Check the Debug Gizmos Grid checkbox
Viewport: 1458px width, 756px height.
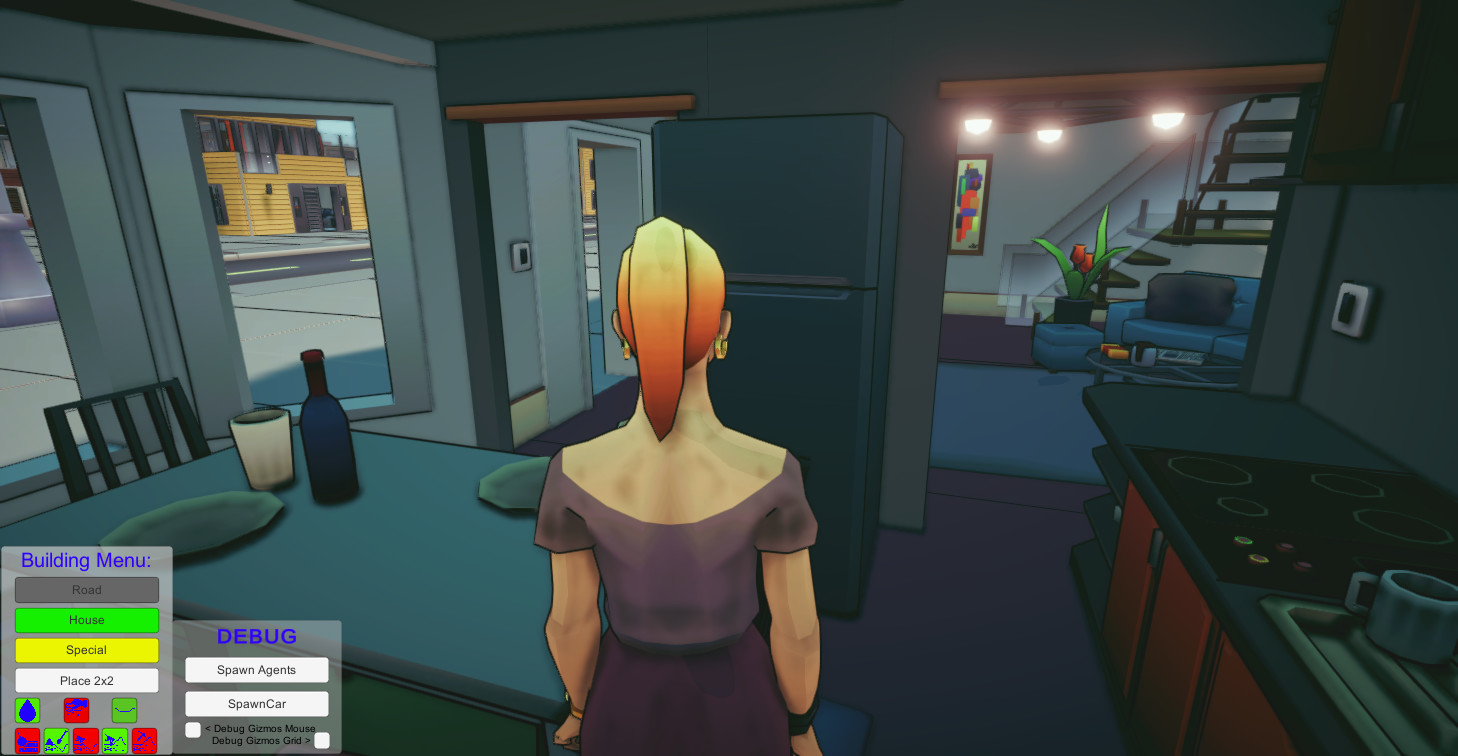[322, 740]
